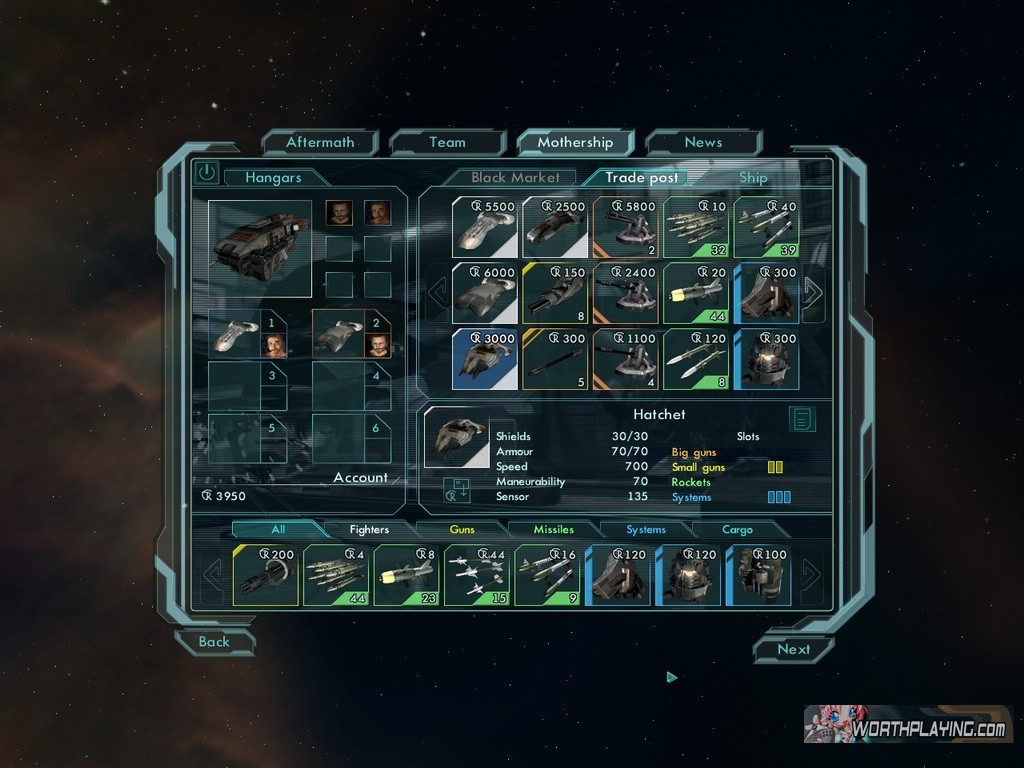Open the Hatchet details document icon
Viewport: 1024px width, 768px height.
point(802,419)
